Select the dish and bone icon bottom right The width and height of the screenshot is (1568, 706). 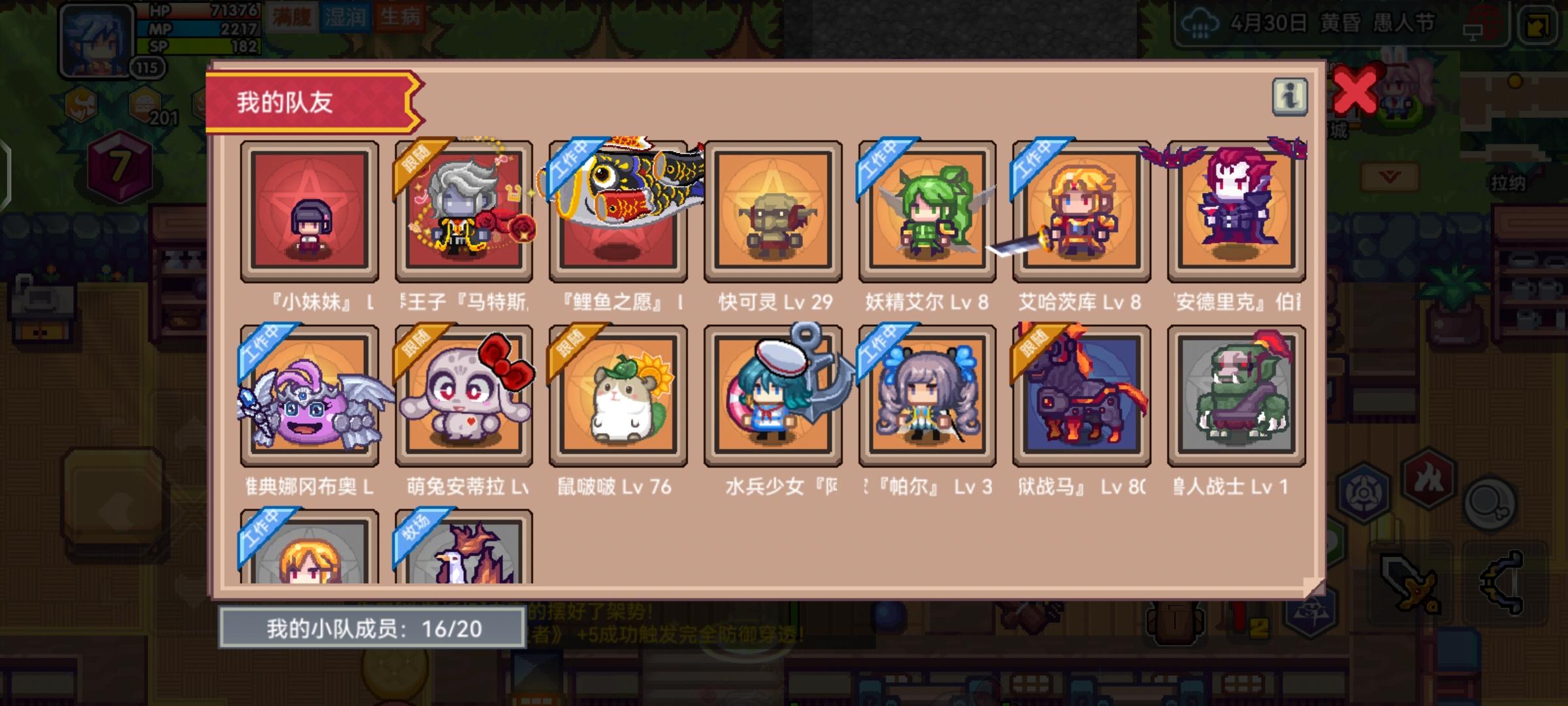(x=1489, y=503)
